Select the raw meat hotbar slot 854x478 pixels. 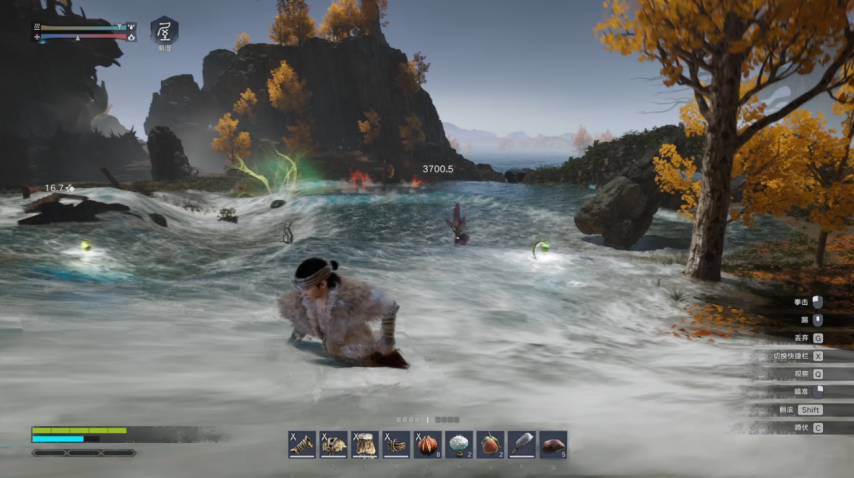point(553,445)
